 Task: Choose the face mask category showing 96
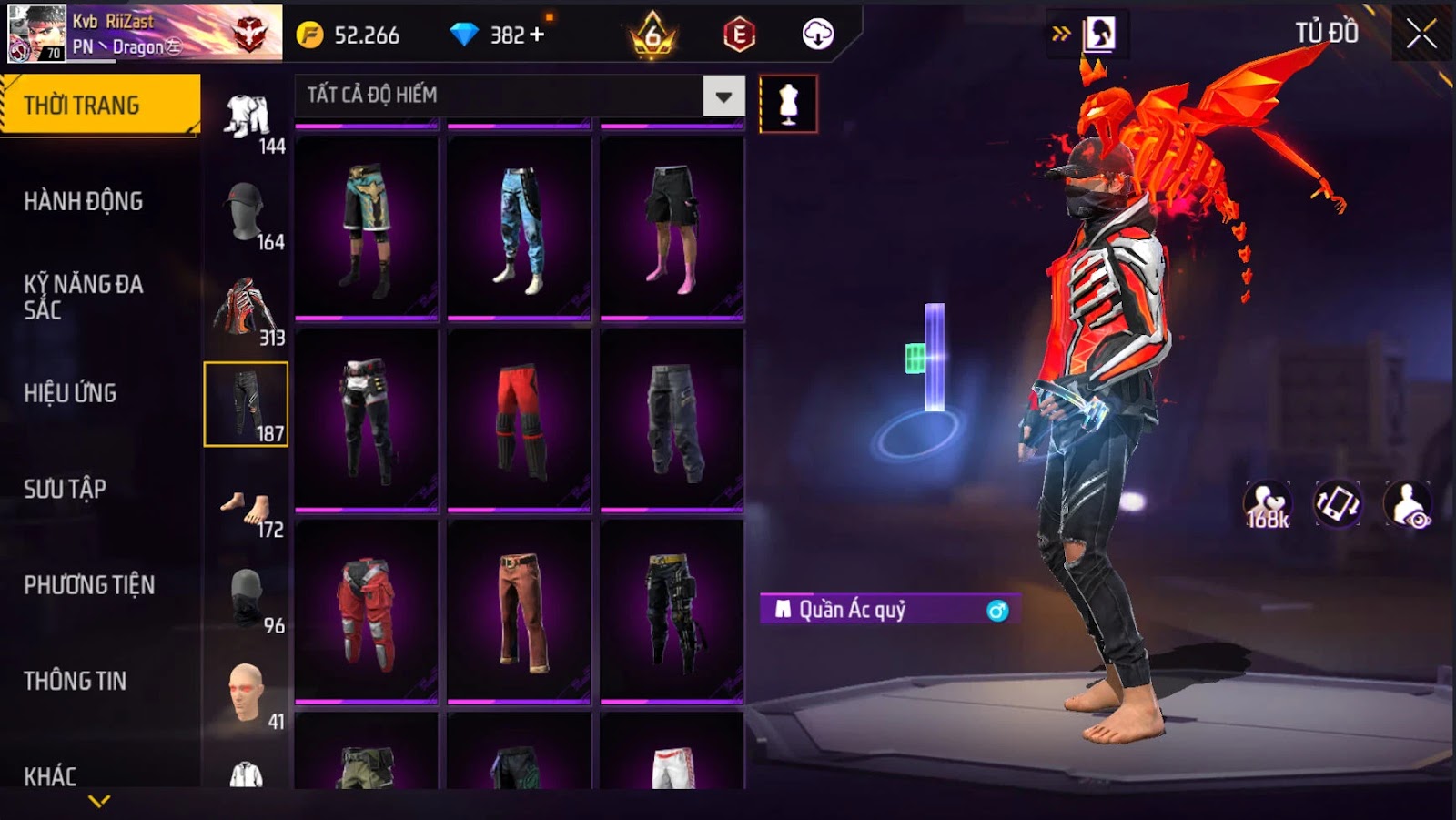pos(248,601)
